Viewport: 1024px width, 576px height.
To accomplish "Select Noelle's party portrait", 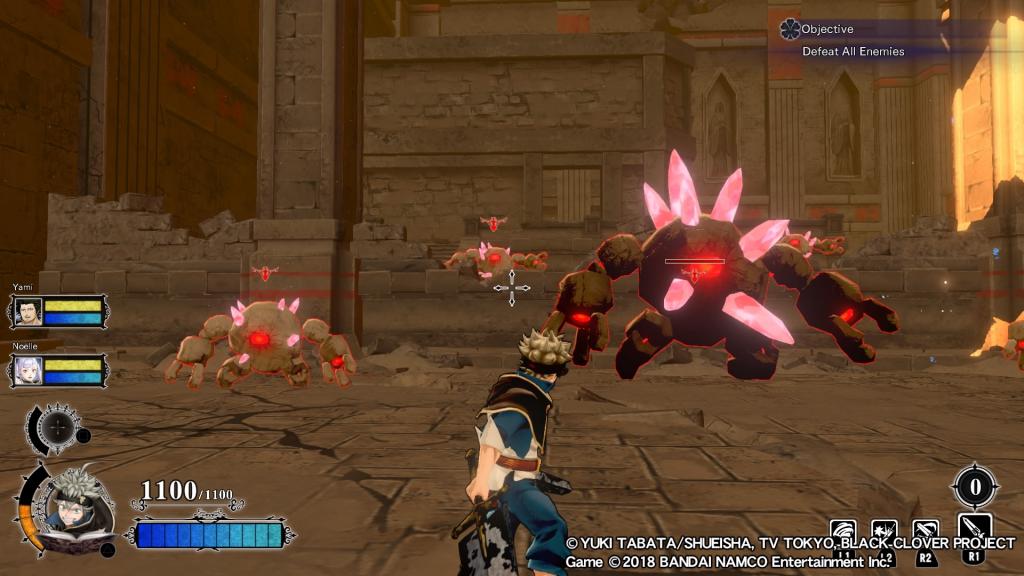I will 28,370.
